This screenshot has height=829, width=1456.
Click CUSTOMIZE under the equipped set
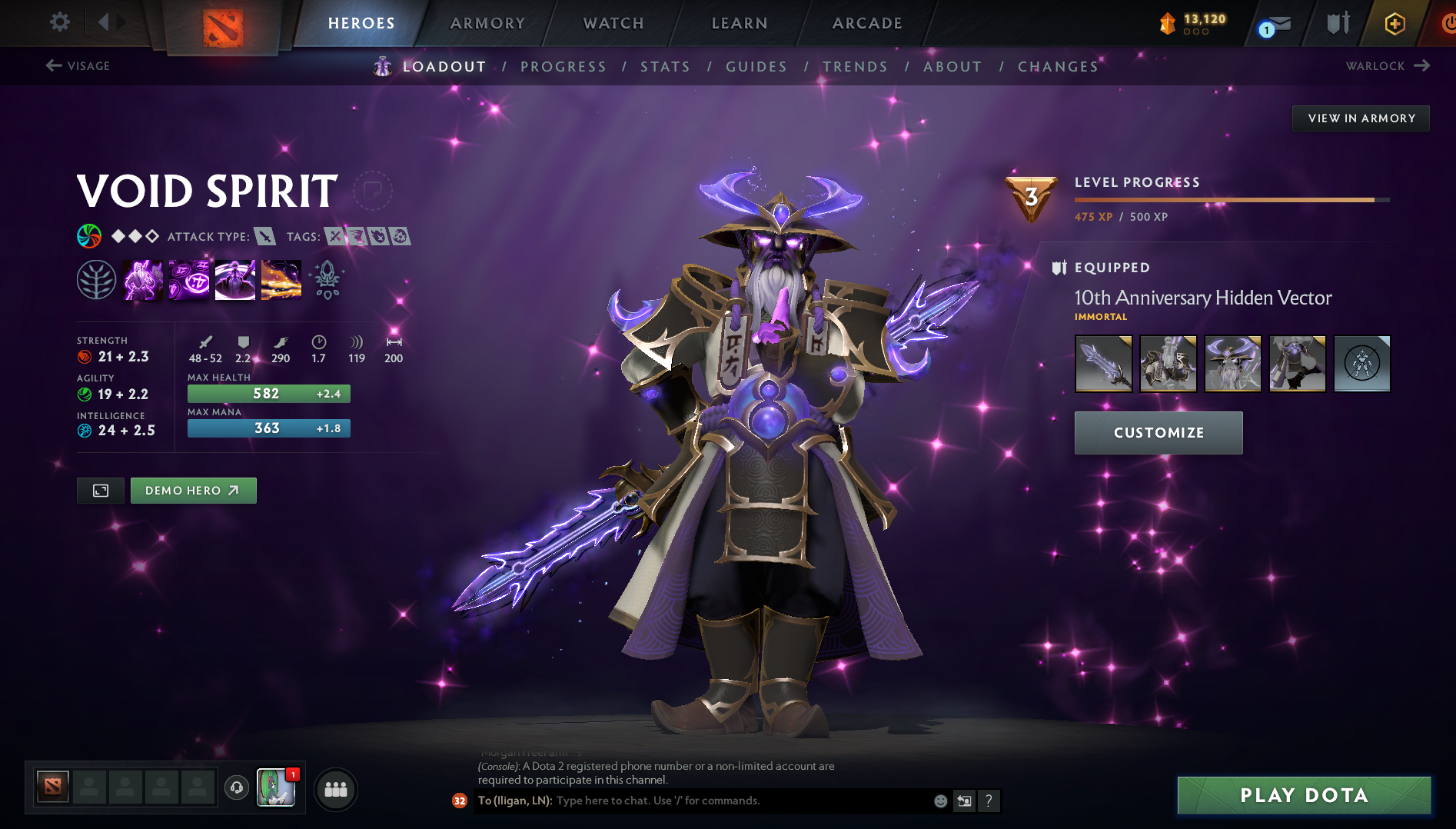[x=1158, y=432]
